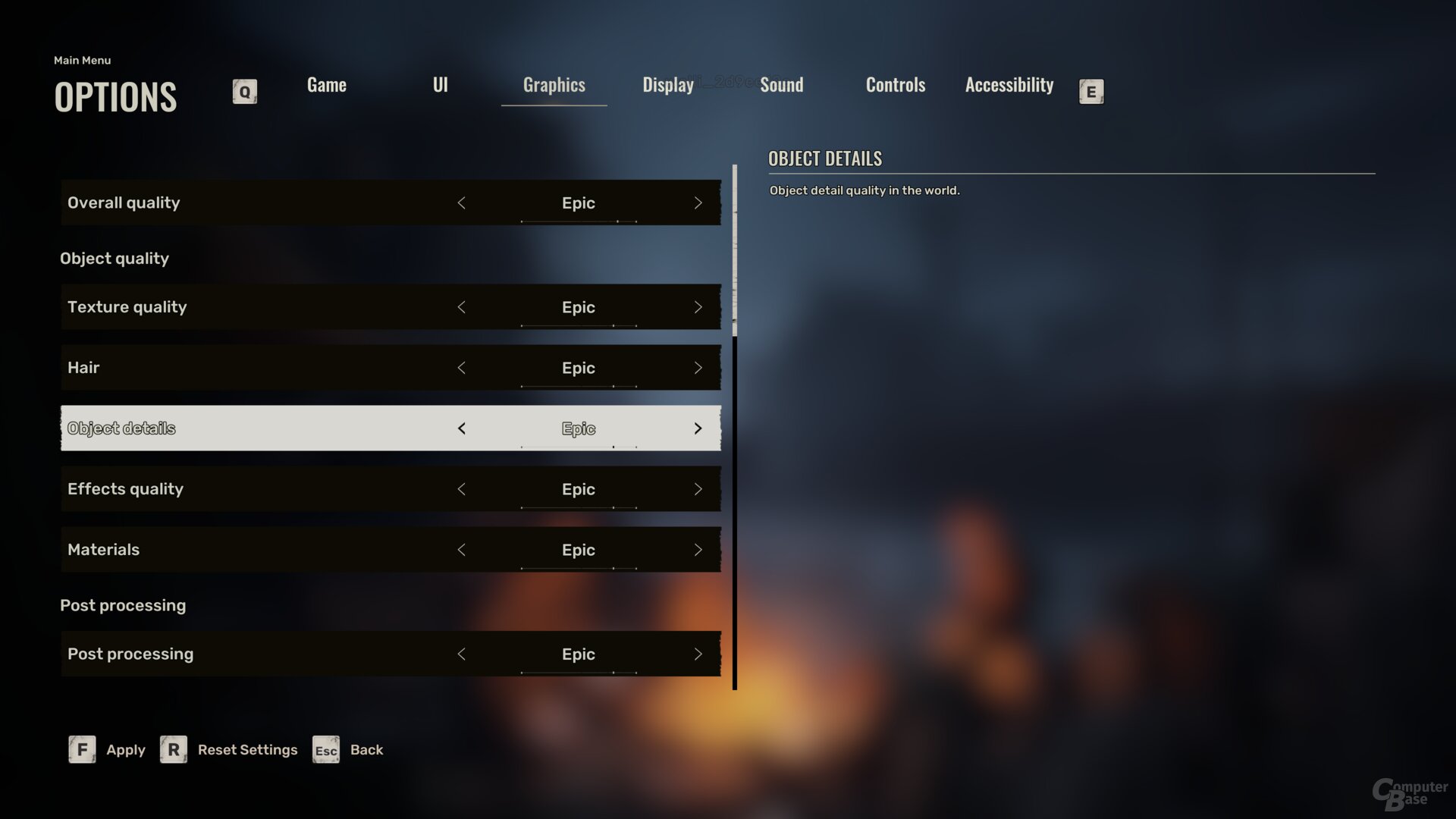This screenshot has width=1456, height=819.
Task: Raise Overall quality with right arrow
Action: [698, 203]
